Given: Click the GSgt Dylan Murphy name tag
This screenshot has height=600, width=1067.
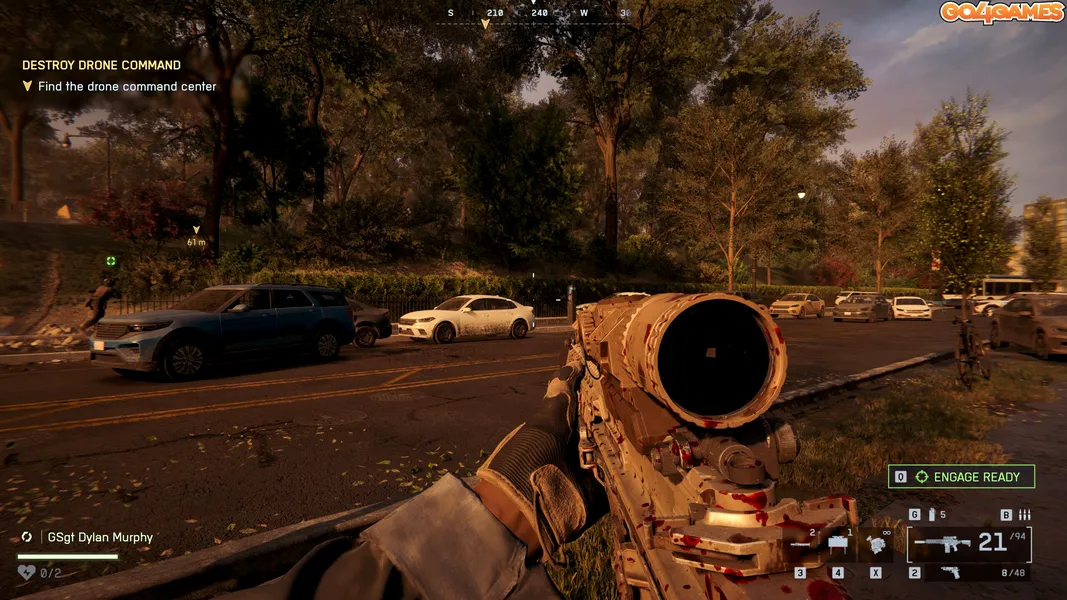Looking at the screenshot, I should [100, 537].
